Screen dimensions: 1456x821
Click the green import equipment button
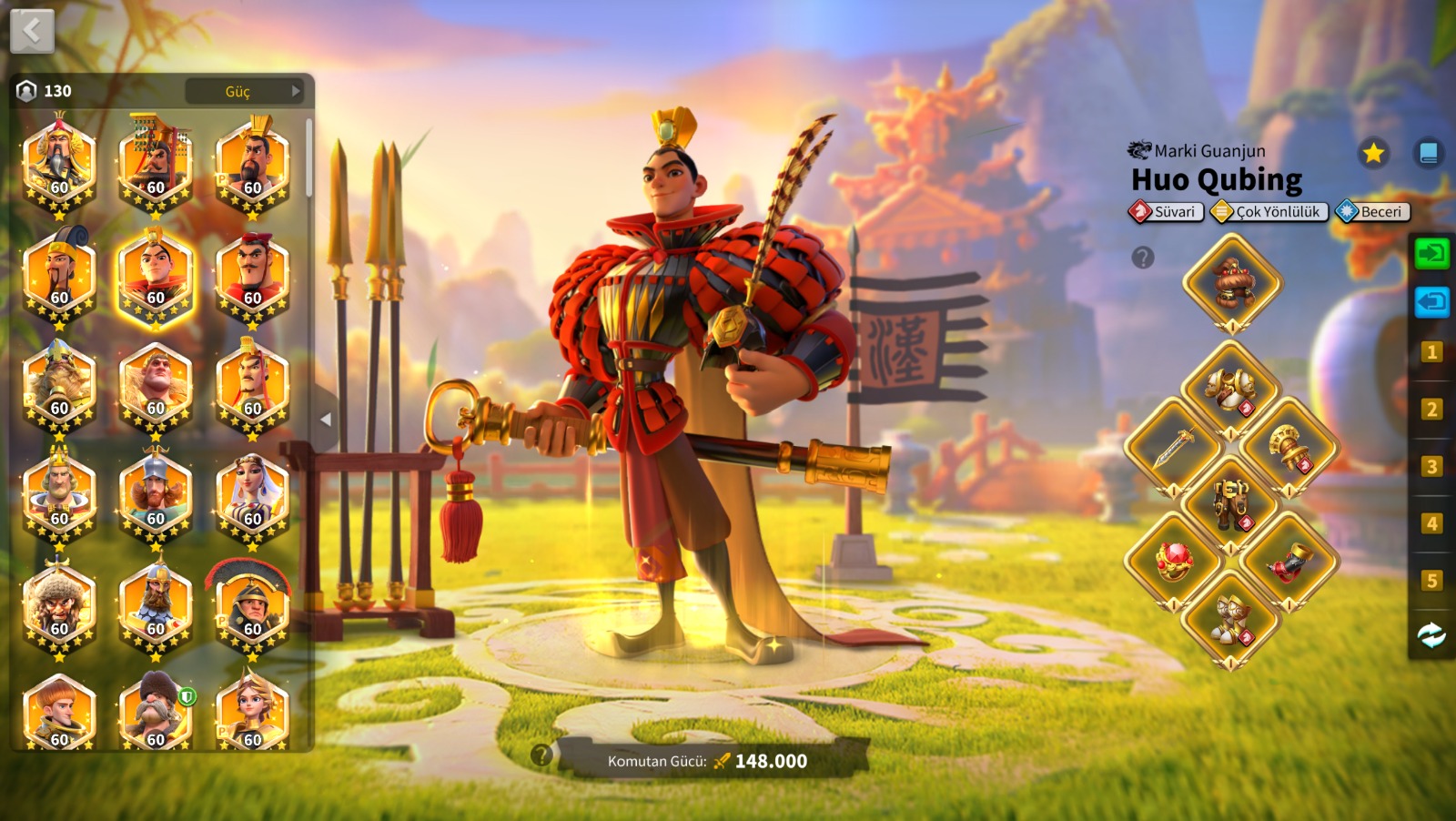[x=1431, y=253]
